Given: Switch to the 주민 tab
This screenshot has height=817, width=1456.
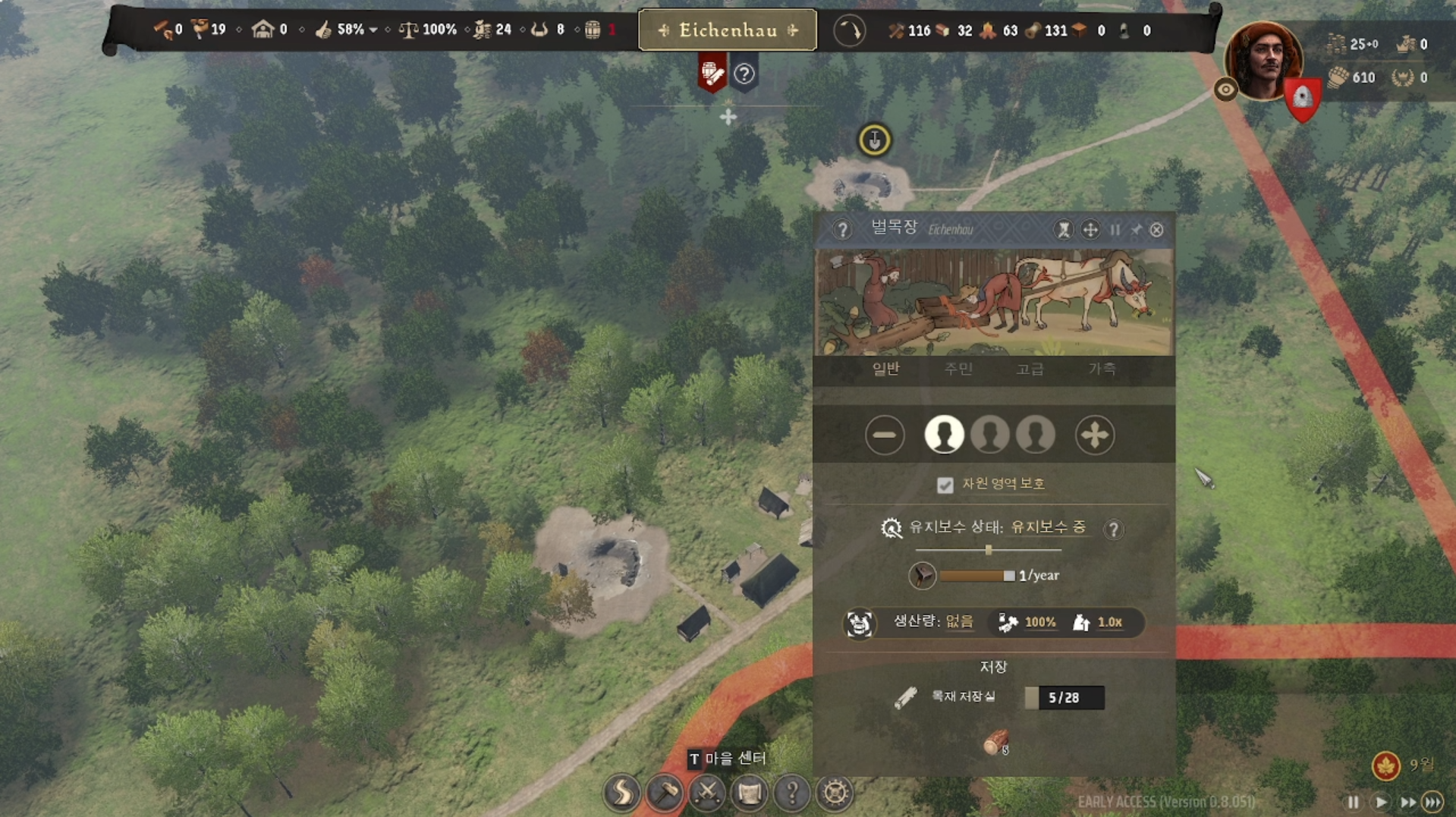Looking at the screenshot, I should pyautogui.click(x=958, y=369).
